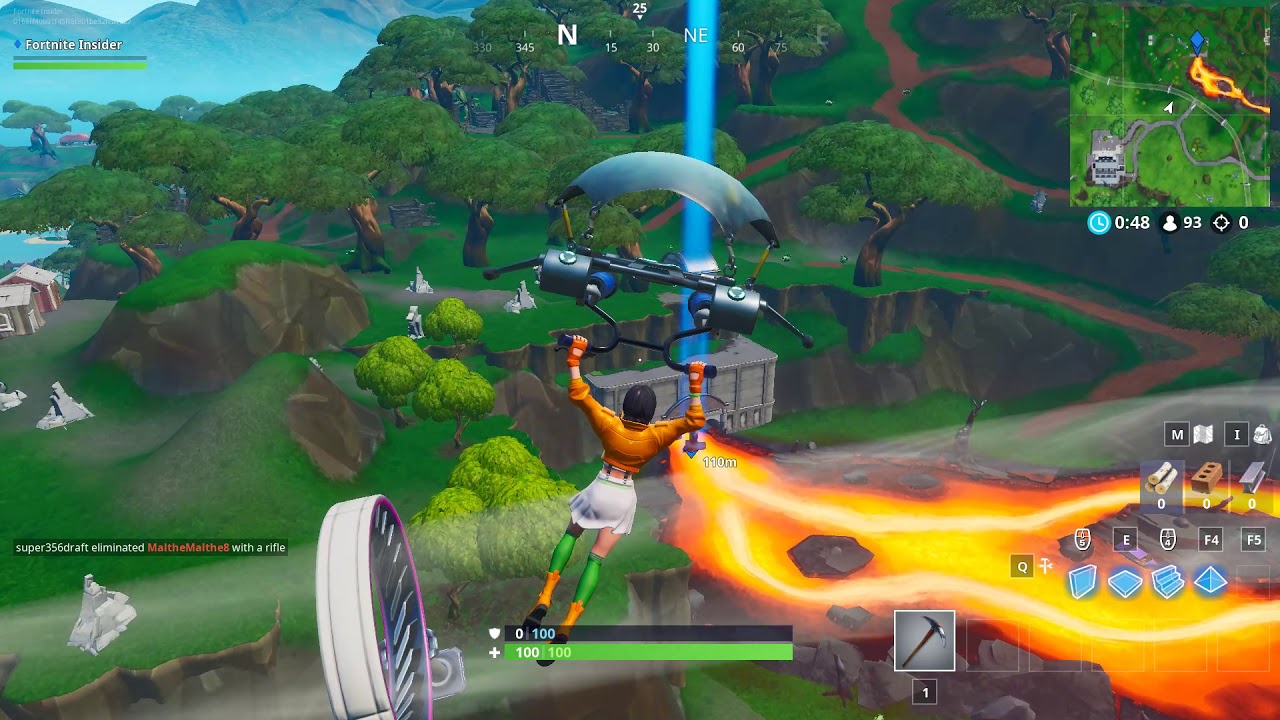Screen dimensions: 1280x720
Task: Click the eliminations crosshair counter icon
Action: tap(1221, 223)
